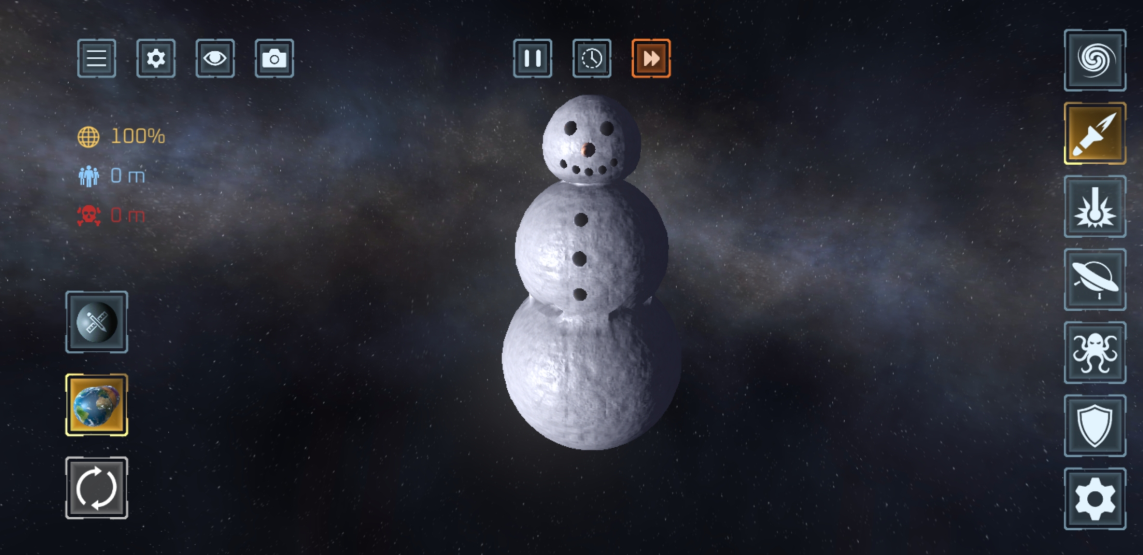The width and height of the screenshot is (1143, 555).
Task: Select the UFO alien weapon category
Action: [1094, 280]
